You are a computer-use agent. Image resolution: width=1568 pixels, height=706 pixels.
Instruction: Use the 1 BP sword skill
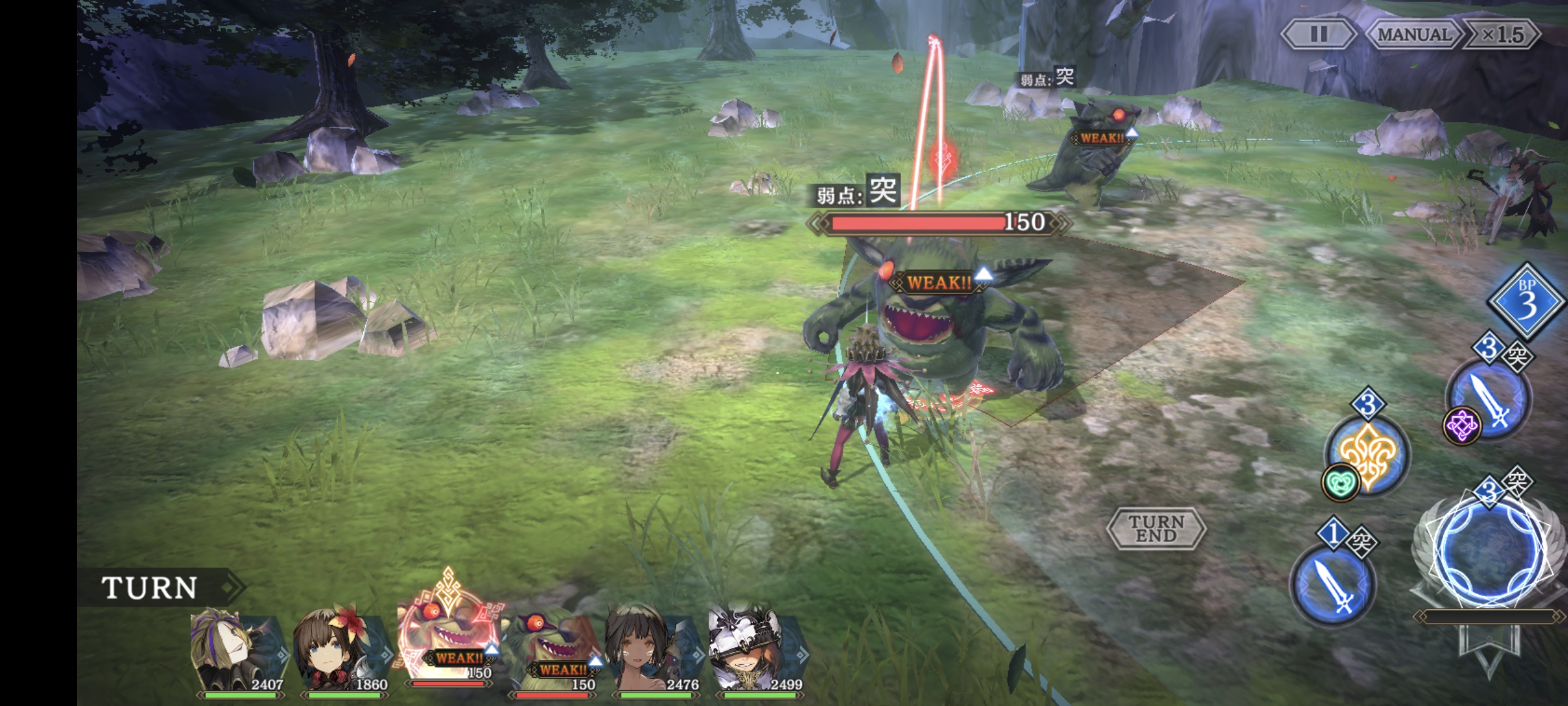point(1333,585)
